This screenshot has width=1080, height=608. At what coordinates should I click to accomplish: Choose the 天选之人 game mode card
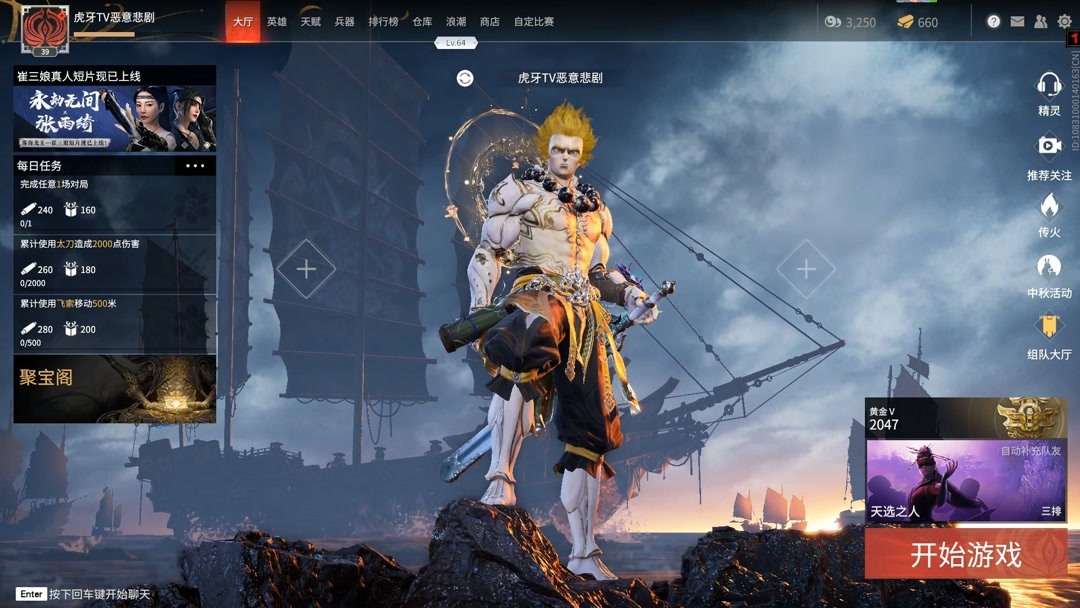click(965, 481)
